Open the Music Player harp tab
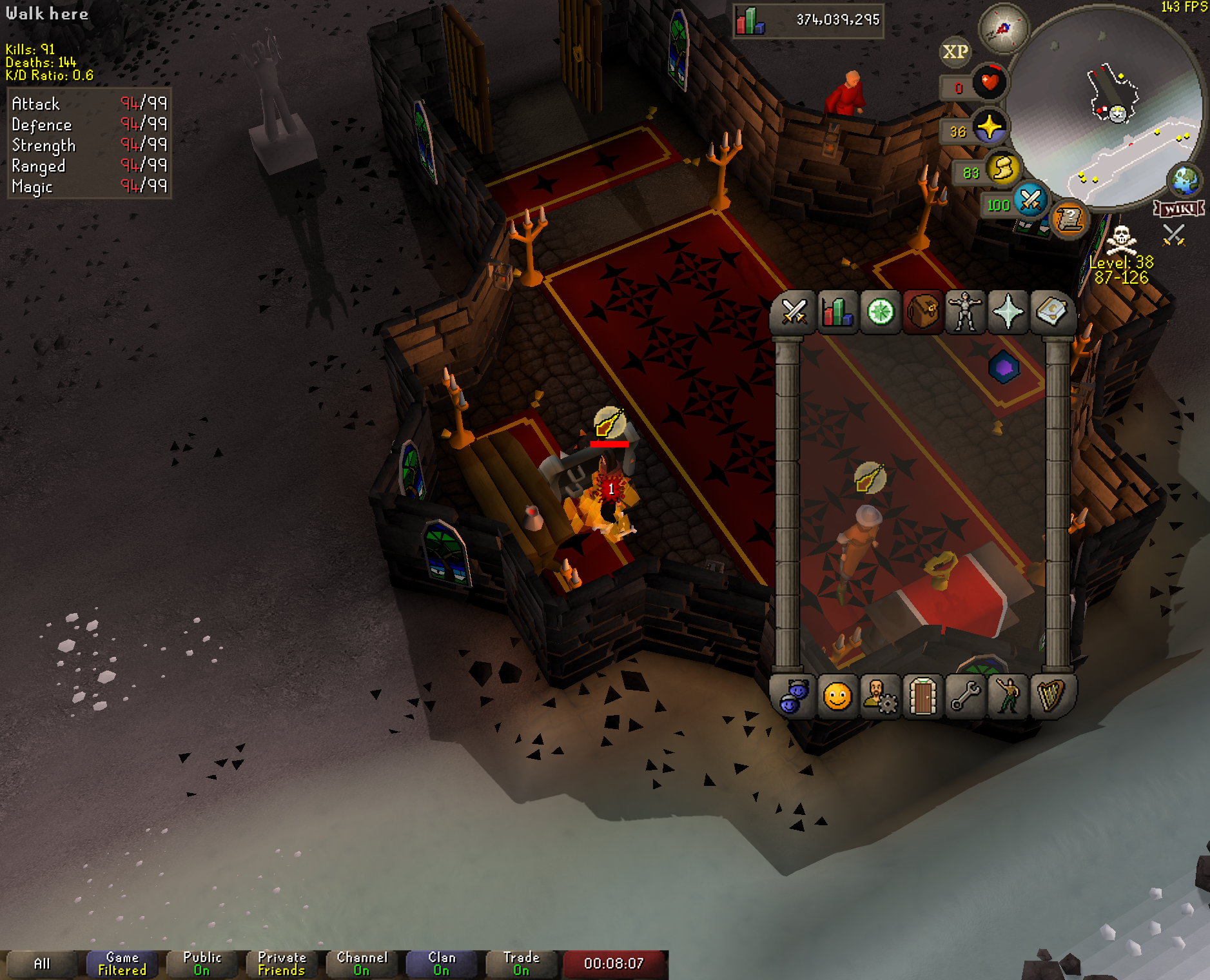The height and width of the screenshot is (980, 1210). [1051, 696]
